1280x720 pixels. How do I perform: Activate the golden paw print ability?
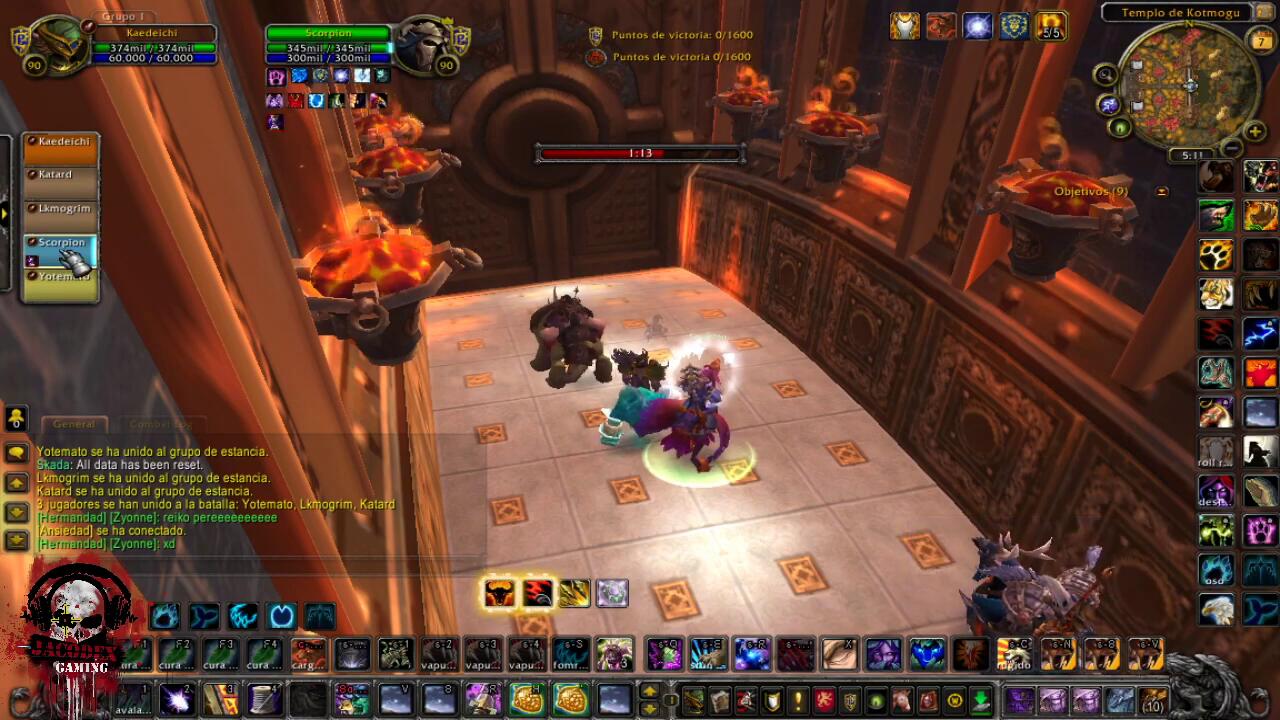(x=1216, y=254)
